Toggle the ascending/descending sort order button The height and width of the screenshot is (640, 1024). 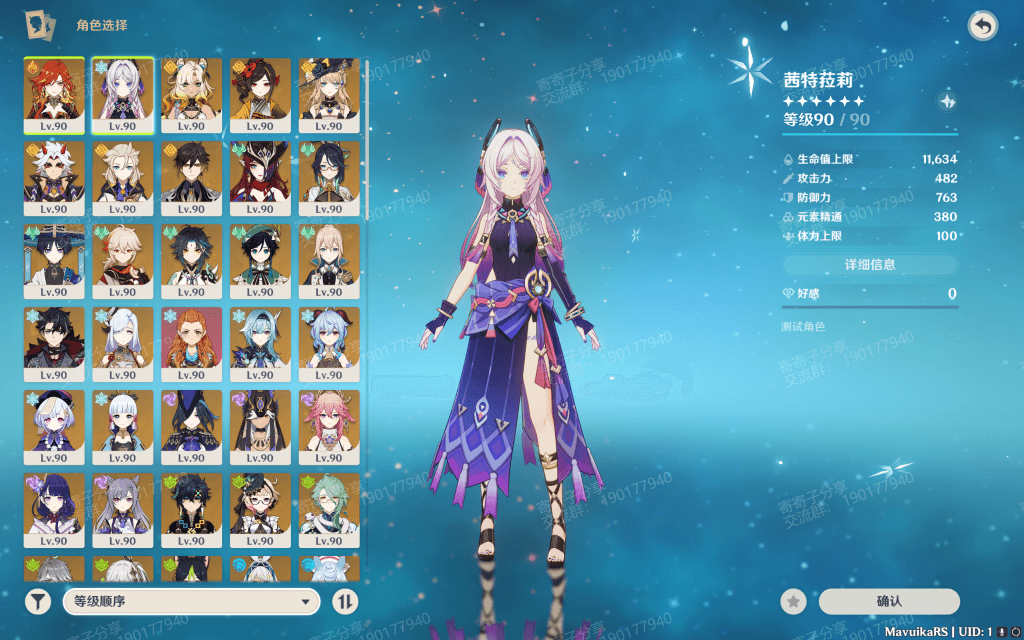(x=345, y=601)
